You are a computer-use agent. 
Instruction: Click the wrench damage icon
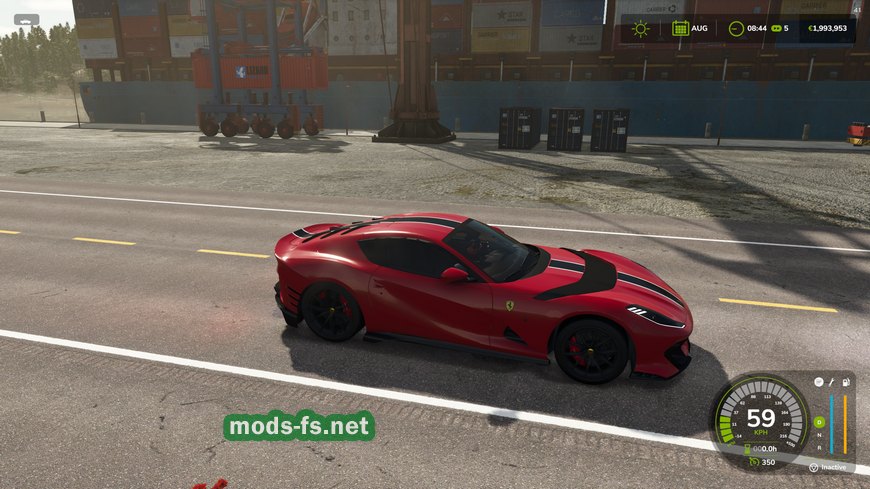pyautogui.click(x=831, y=382)
